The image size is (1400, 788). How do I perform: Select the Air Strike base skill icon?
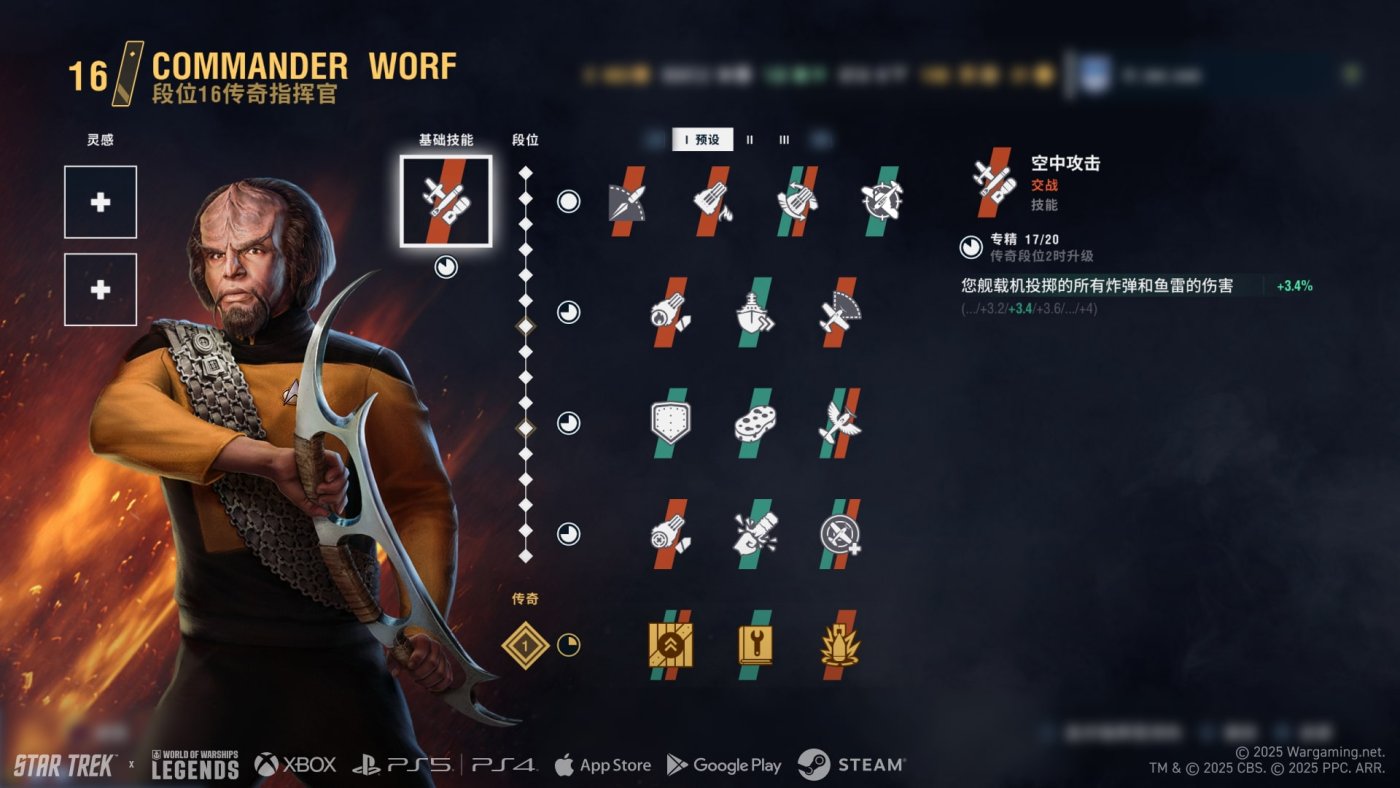click(445, 201)
